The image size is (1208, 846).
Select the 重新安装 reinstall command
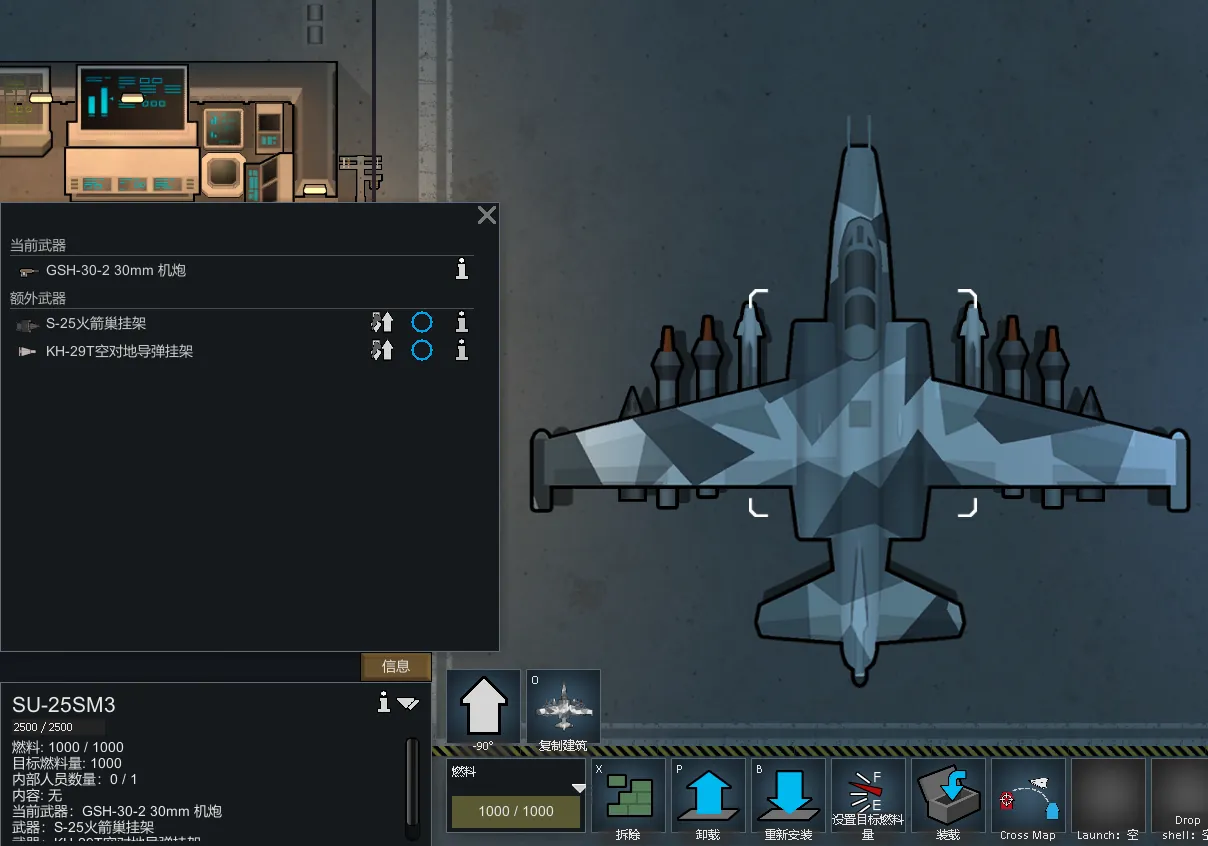point(788,796)
